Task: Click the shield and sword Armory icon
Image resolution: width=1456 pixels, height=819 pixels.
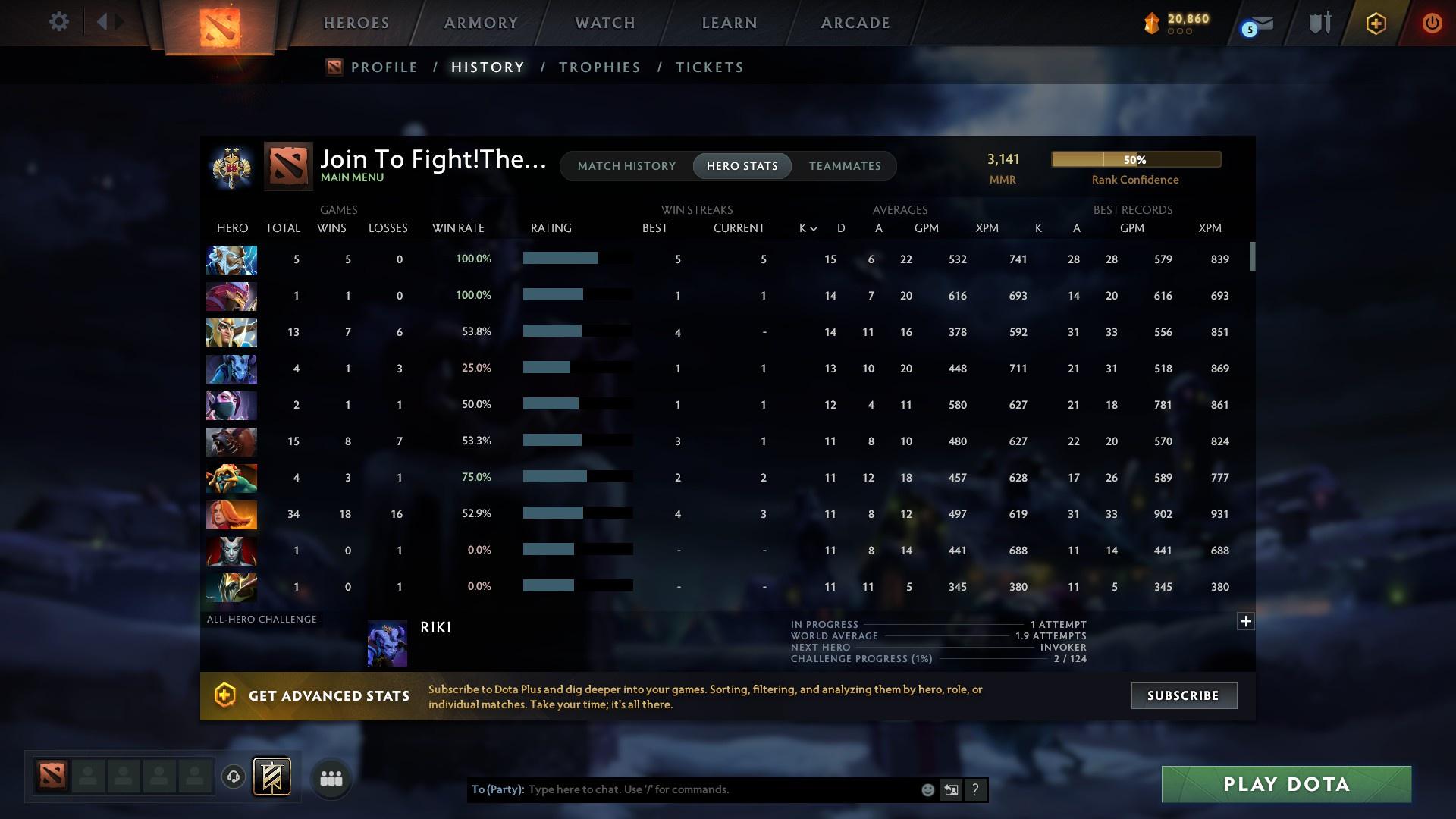Action: coord(1319,23)
